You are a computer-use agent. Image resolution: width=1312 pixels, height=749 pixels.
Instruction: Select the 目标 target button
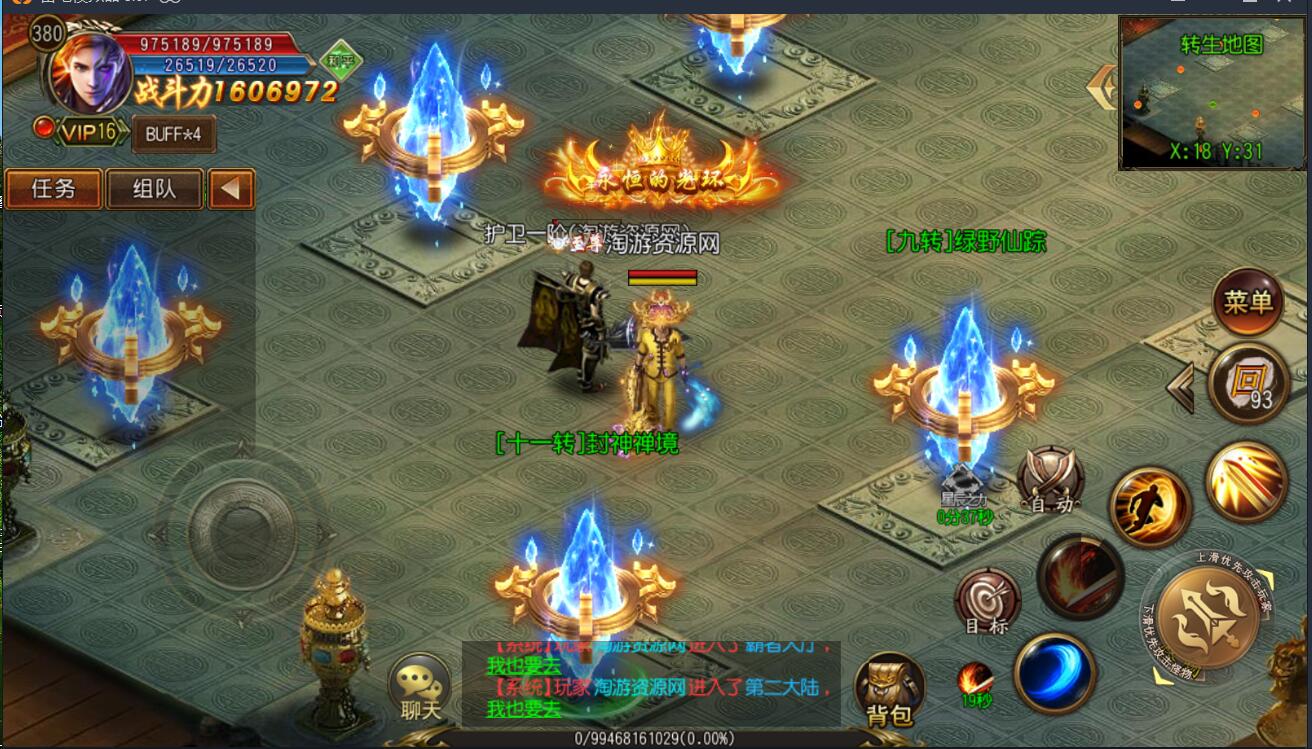(987, 601)
